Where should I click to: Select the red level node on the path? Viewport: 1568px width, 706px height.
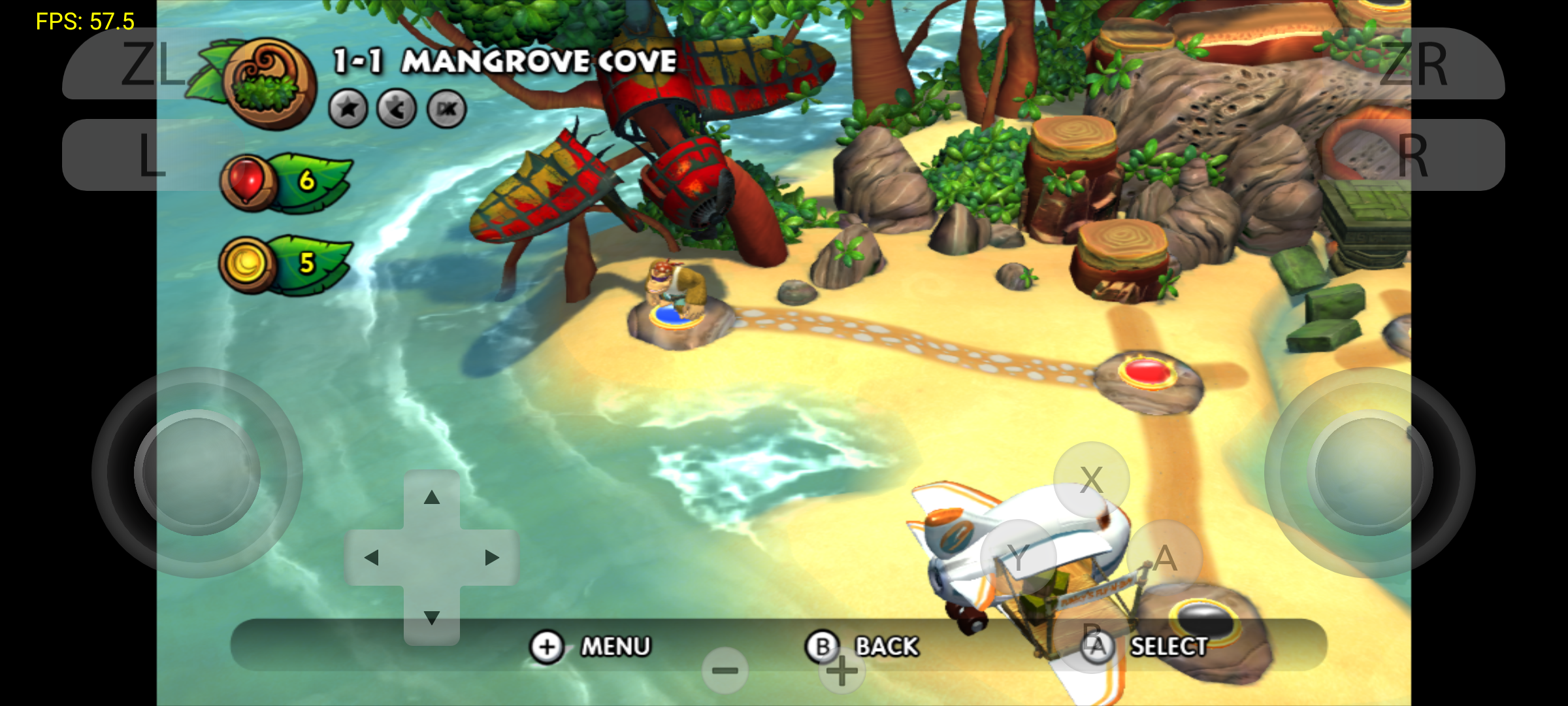1148,373
